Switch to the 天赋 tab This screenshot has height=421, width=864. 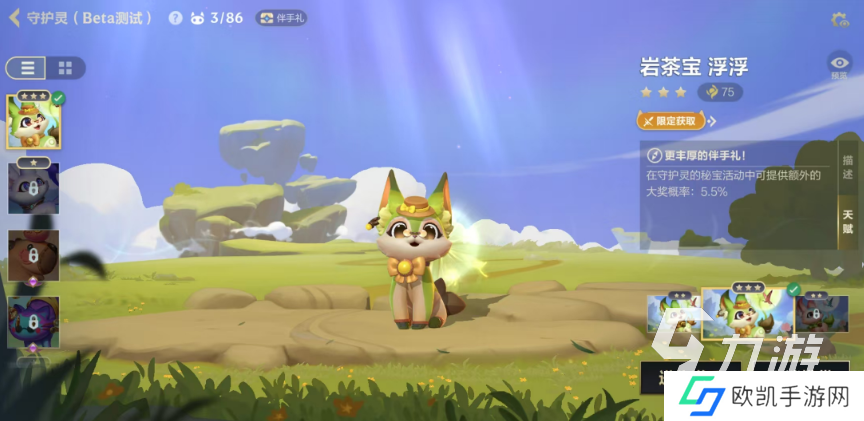coord(847,222)
